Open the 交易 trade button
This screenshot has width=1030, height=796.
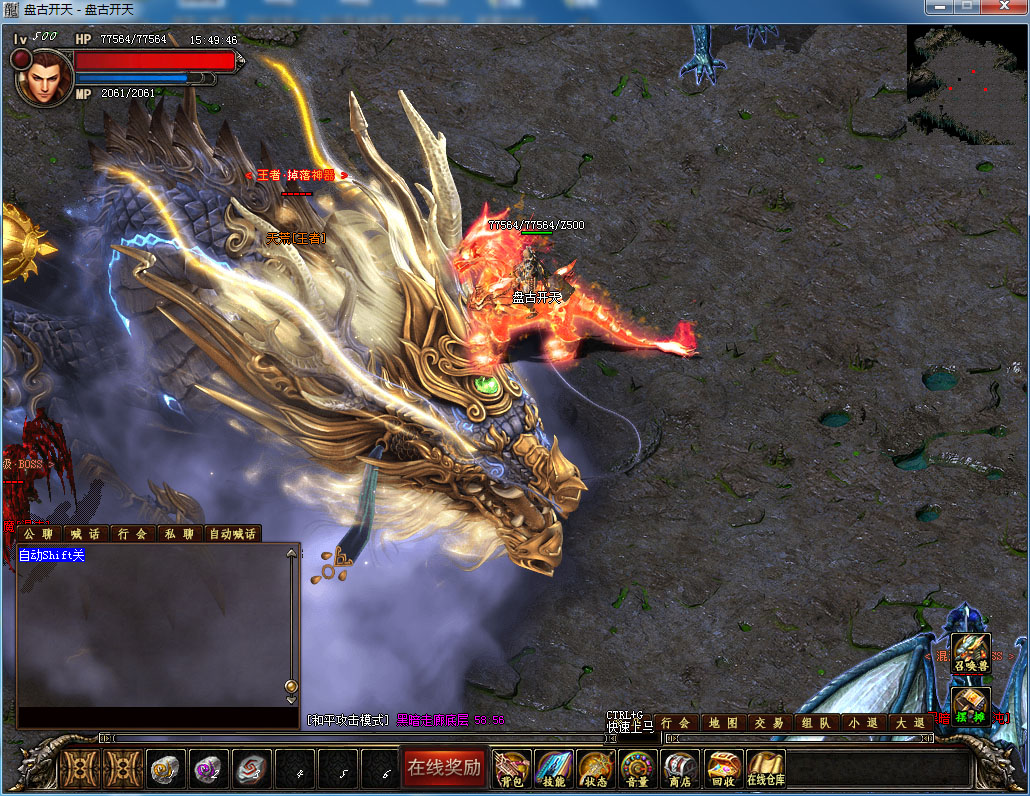(x=768, y=722)
